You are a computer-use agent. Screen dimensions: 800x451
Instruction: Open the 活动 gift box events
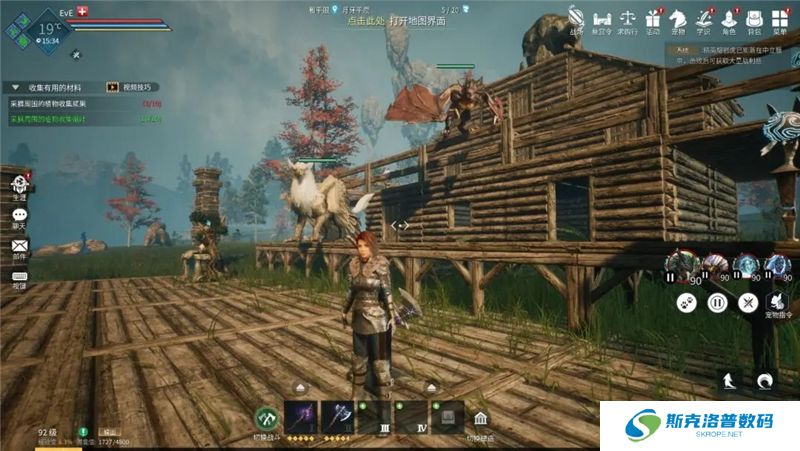[653, 17]
